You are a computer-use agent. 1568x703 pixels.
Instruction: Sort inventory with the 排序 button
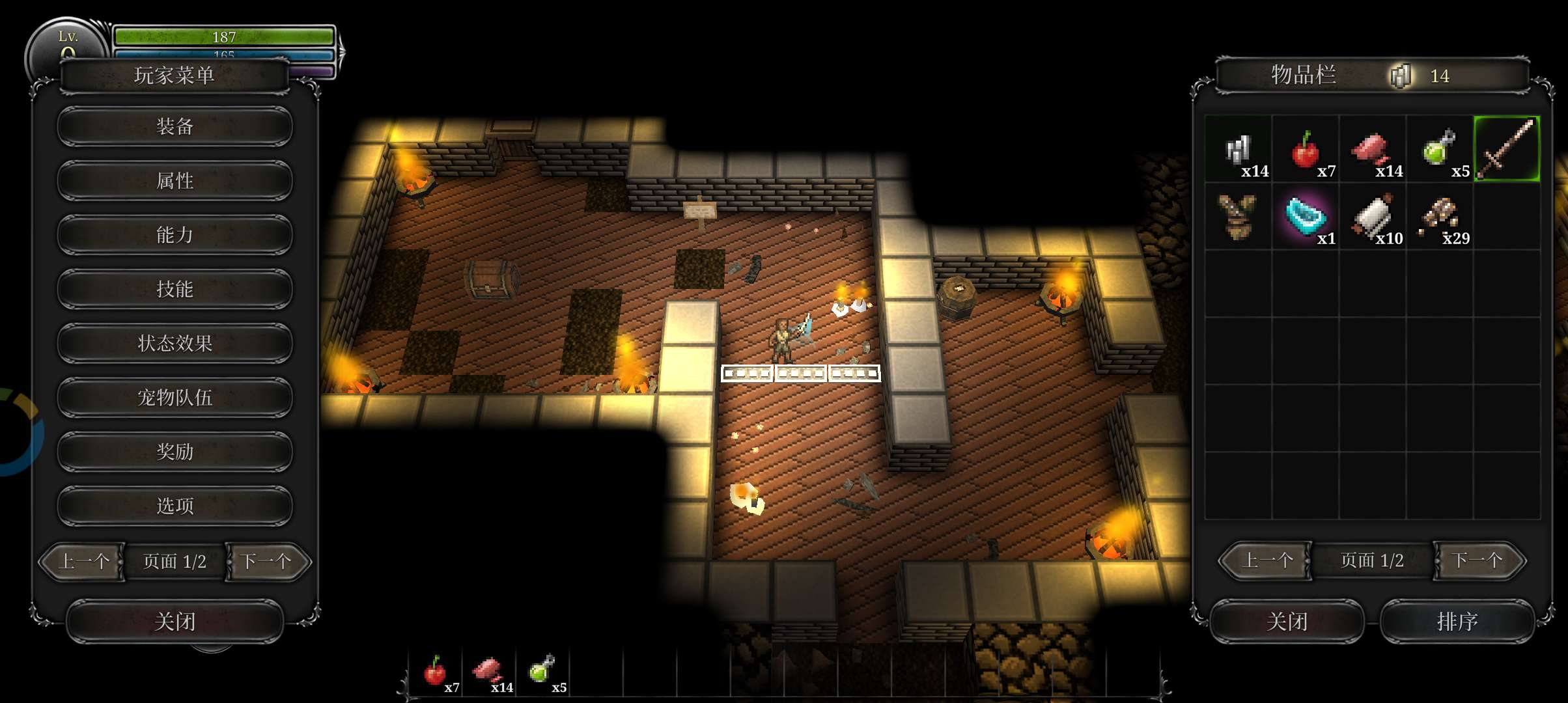(x=1457, y=622)
